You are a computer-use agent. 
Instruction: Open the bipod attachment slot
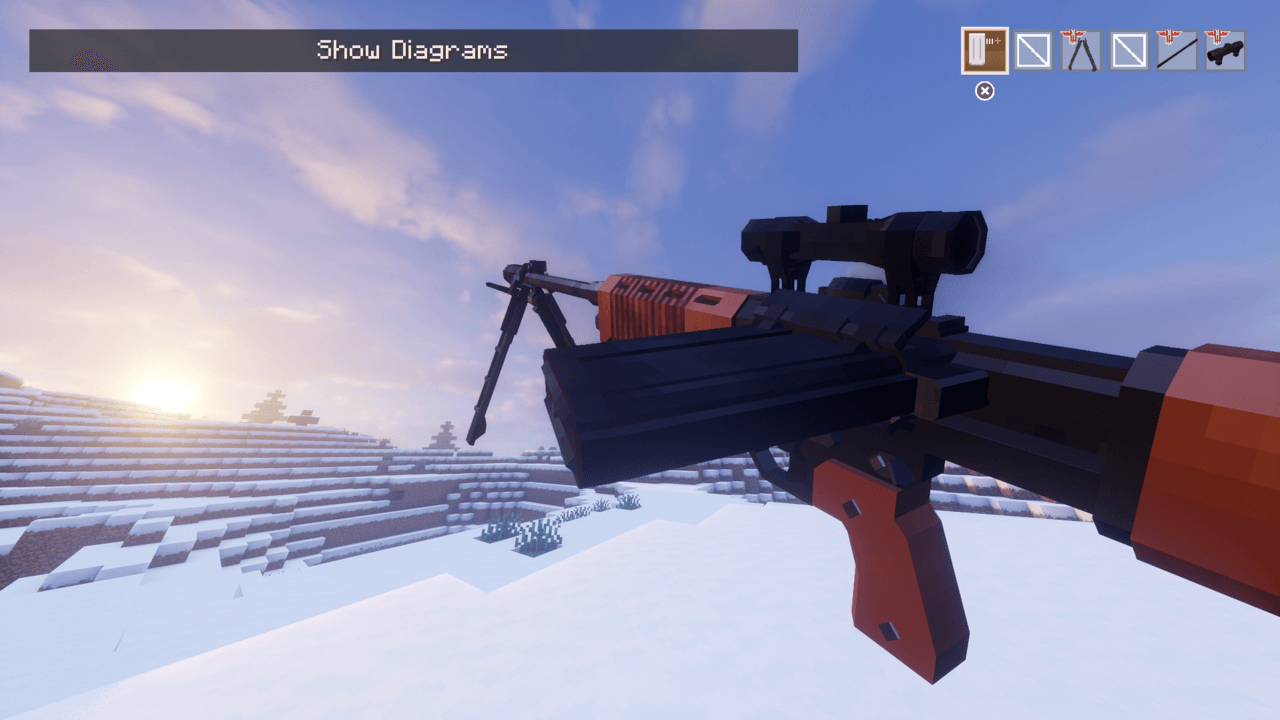(x=1080, y=50)
